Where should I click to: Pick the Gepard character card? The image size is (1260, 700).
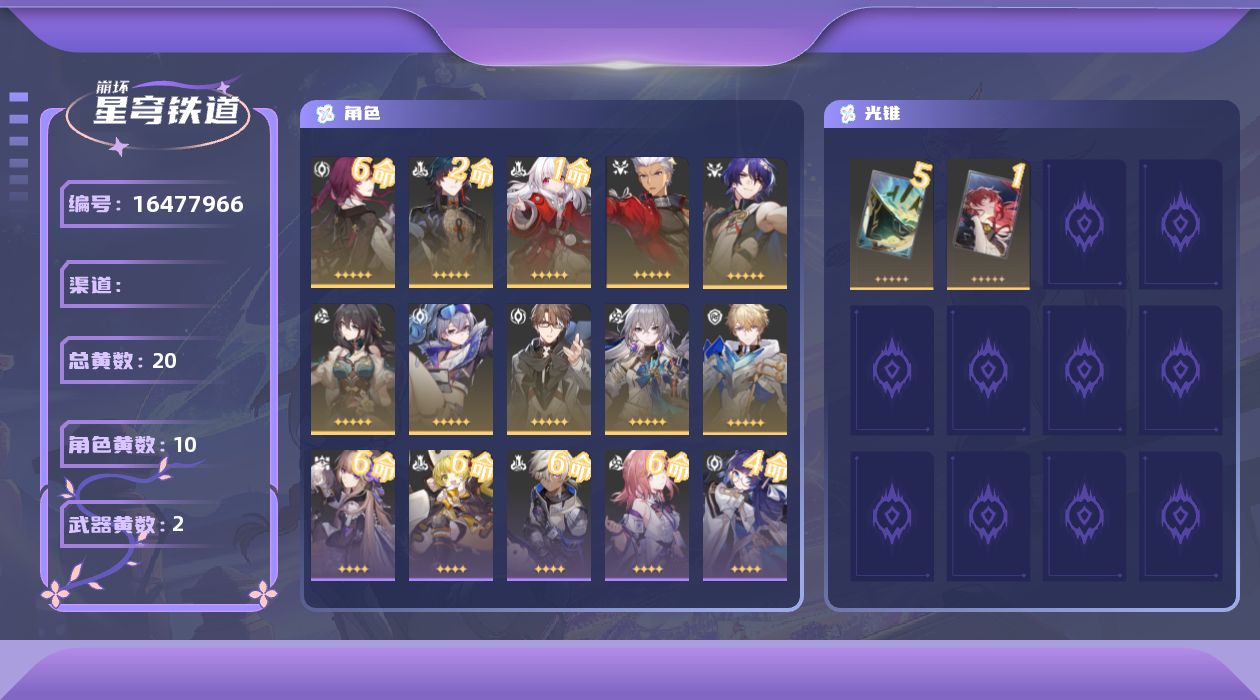(745, 370)
